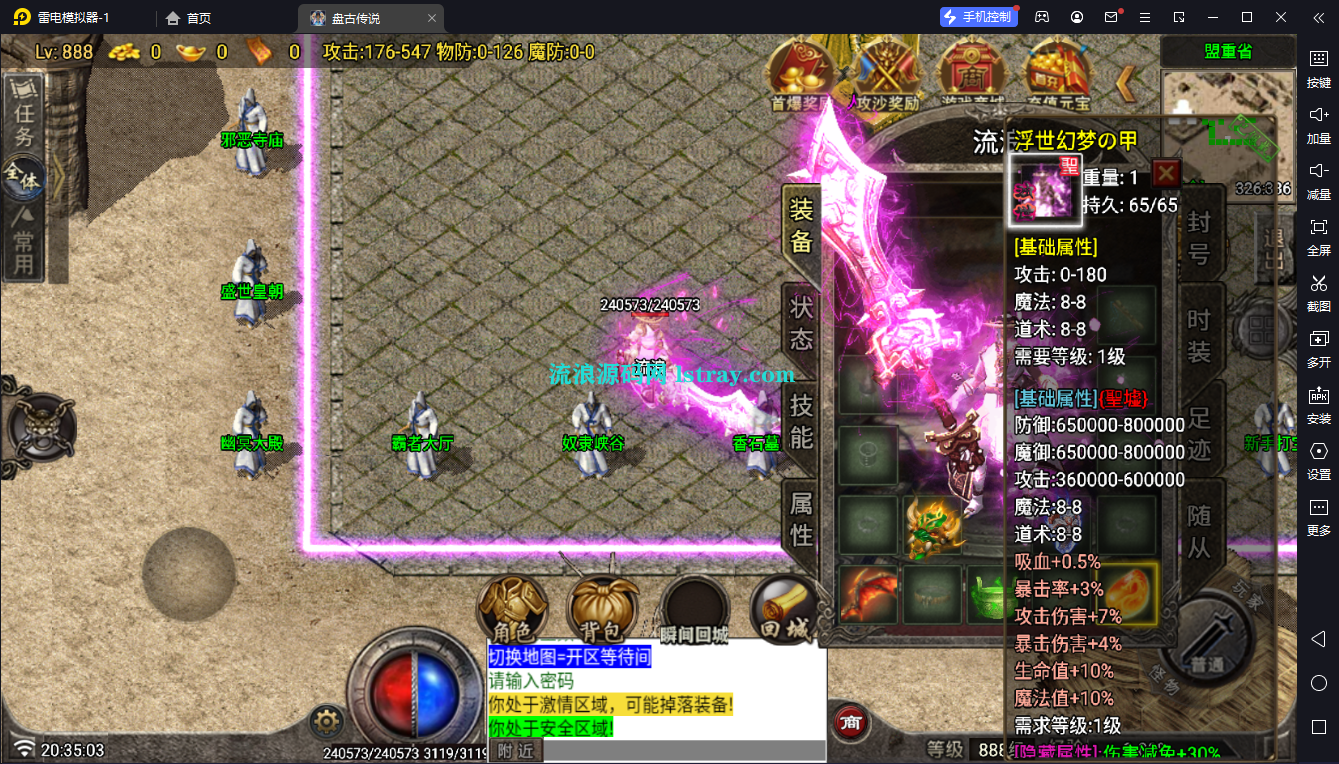Switch to the 装备 equipment tab

(x=801, y=225)
